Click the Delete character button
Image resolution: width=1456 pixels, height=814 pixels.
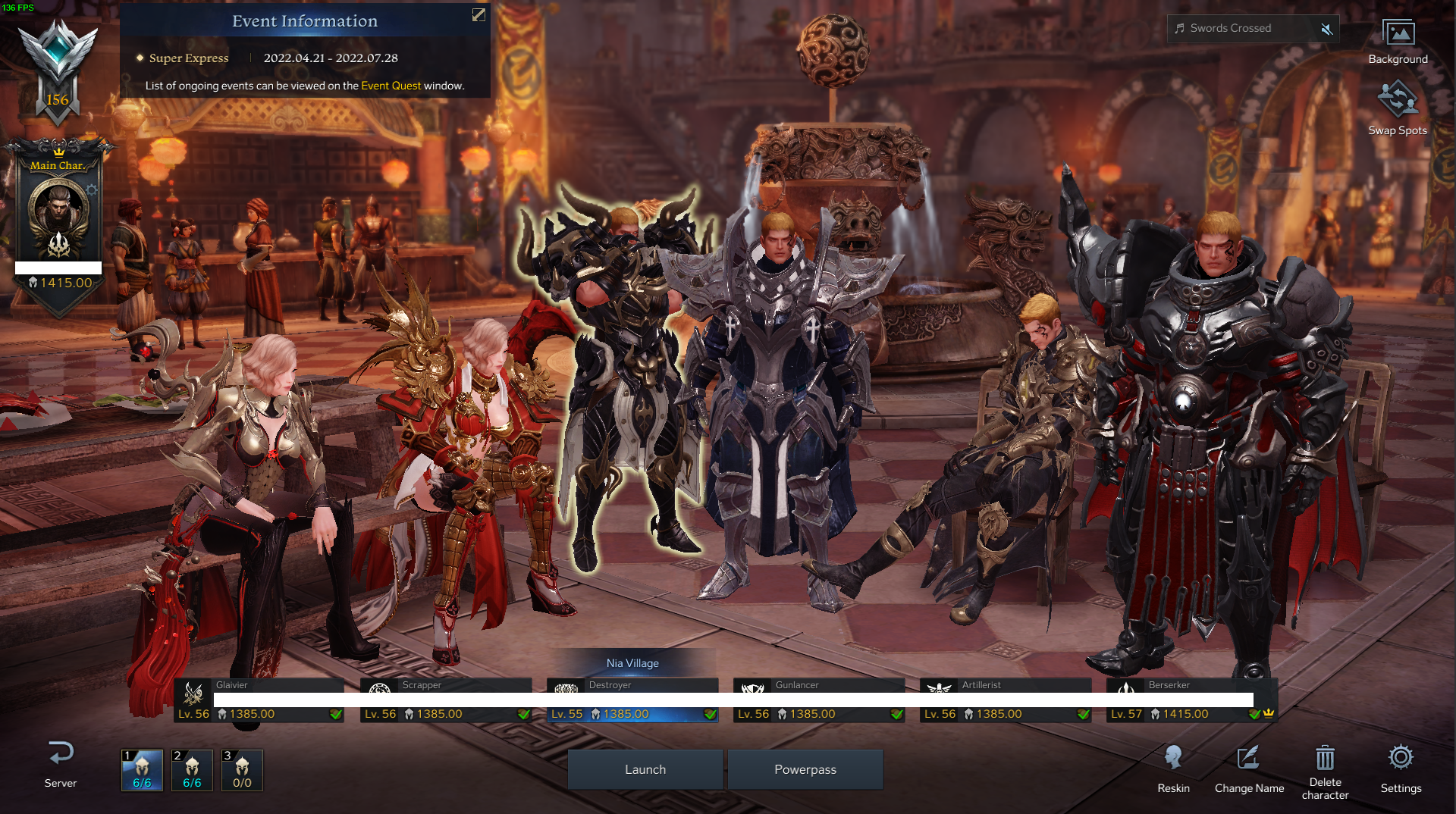click(x=1325, y=768)
